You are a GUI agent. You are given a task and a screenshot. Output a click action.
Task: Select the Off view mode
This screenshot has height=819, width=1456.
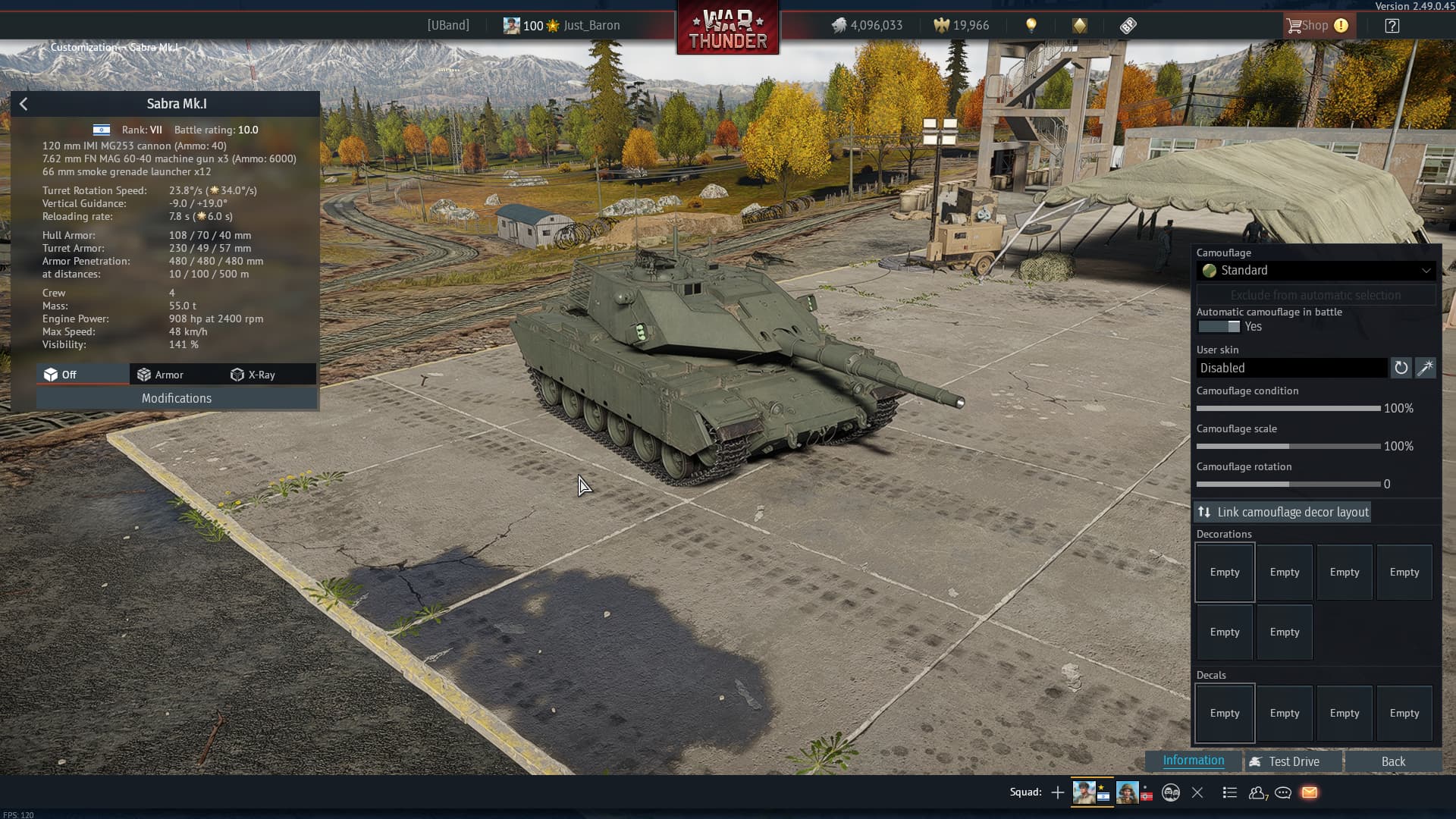point(61,375)
